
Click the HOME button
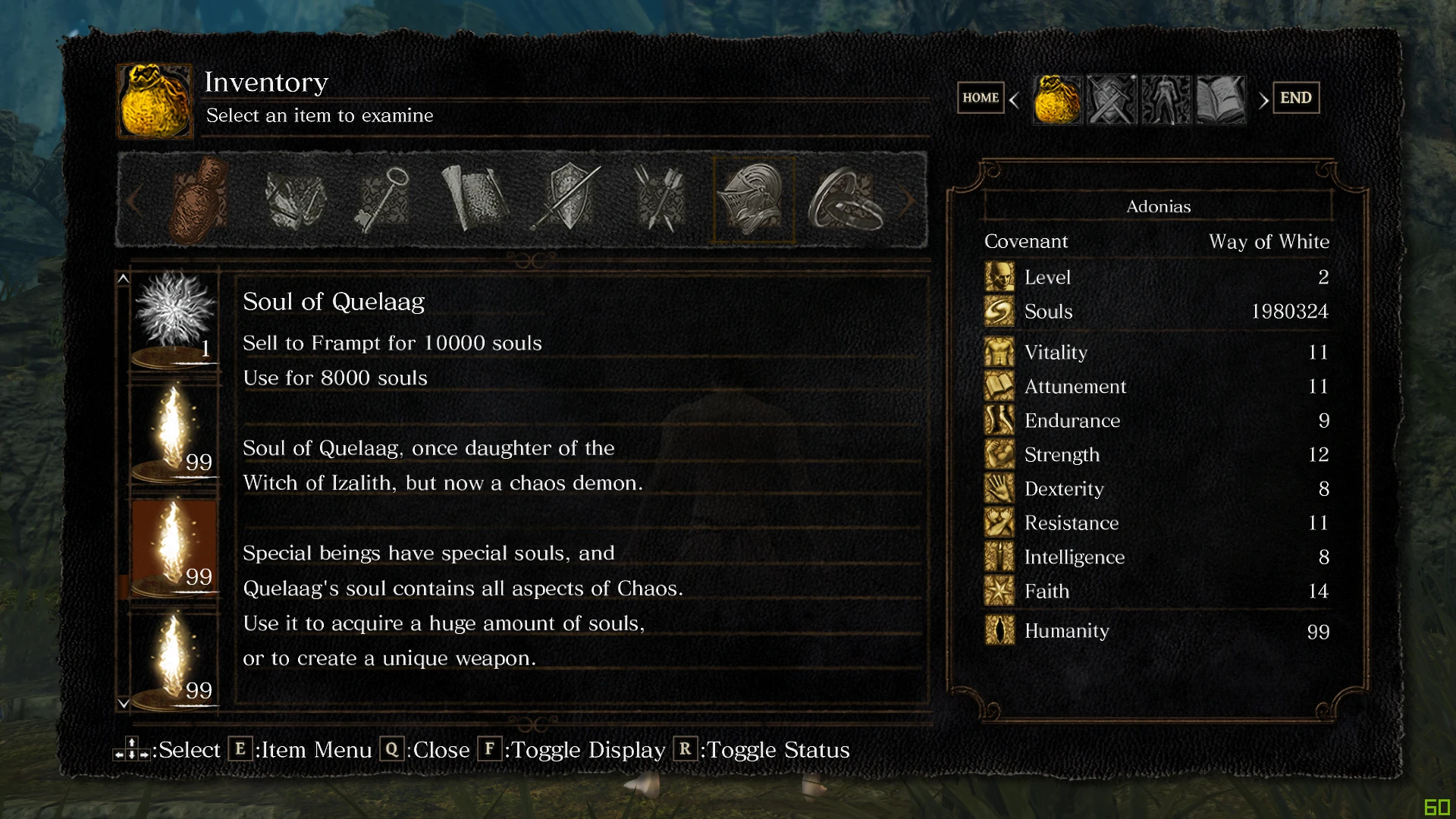tap(981, 98)
